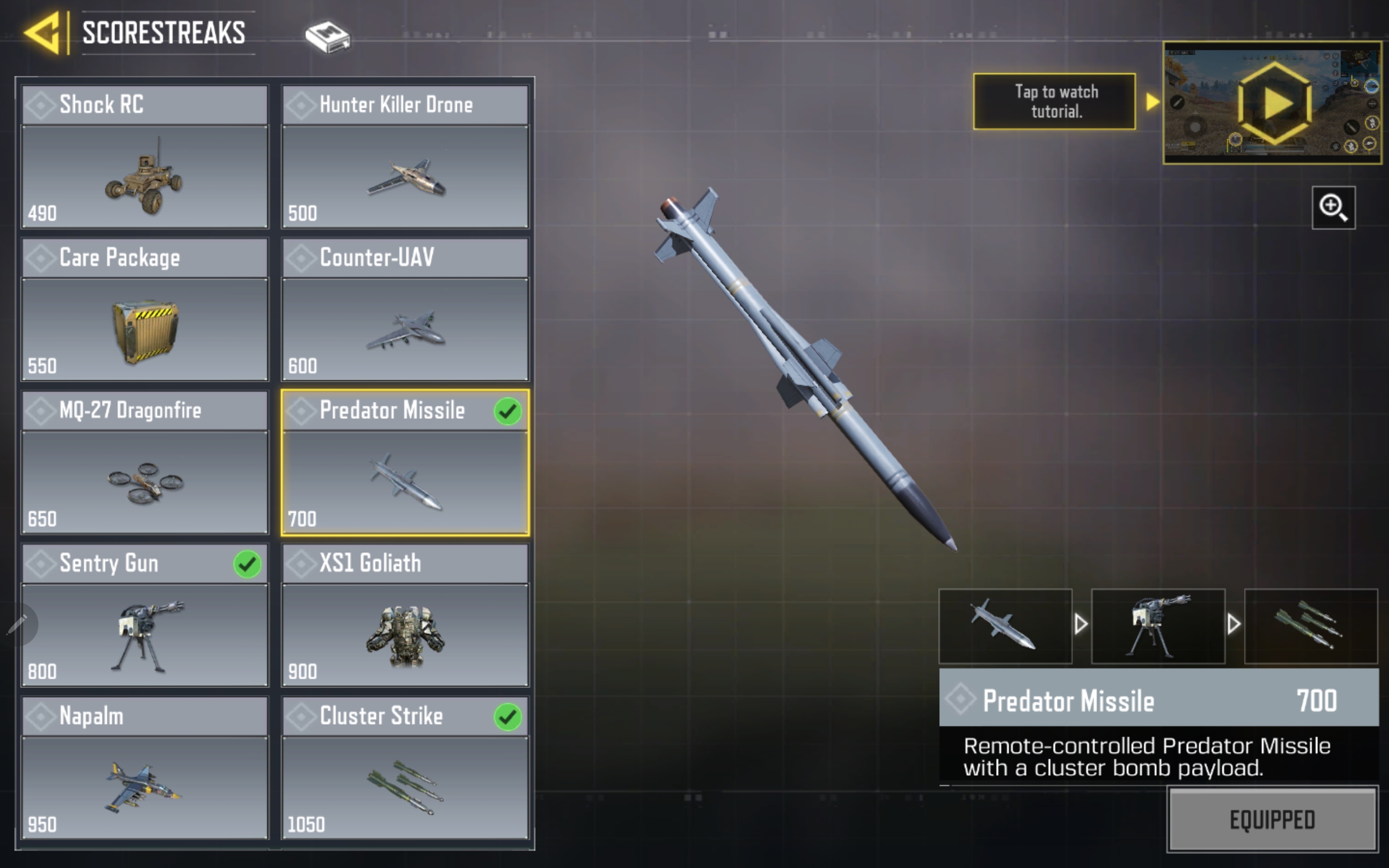The image size is (1389, 868).
Task: Go back using the yellow arrow
Action: coord(42,33)
